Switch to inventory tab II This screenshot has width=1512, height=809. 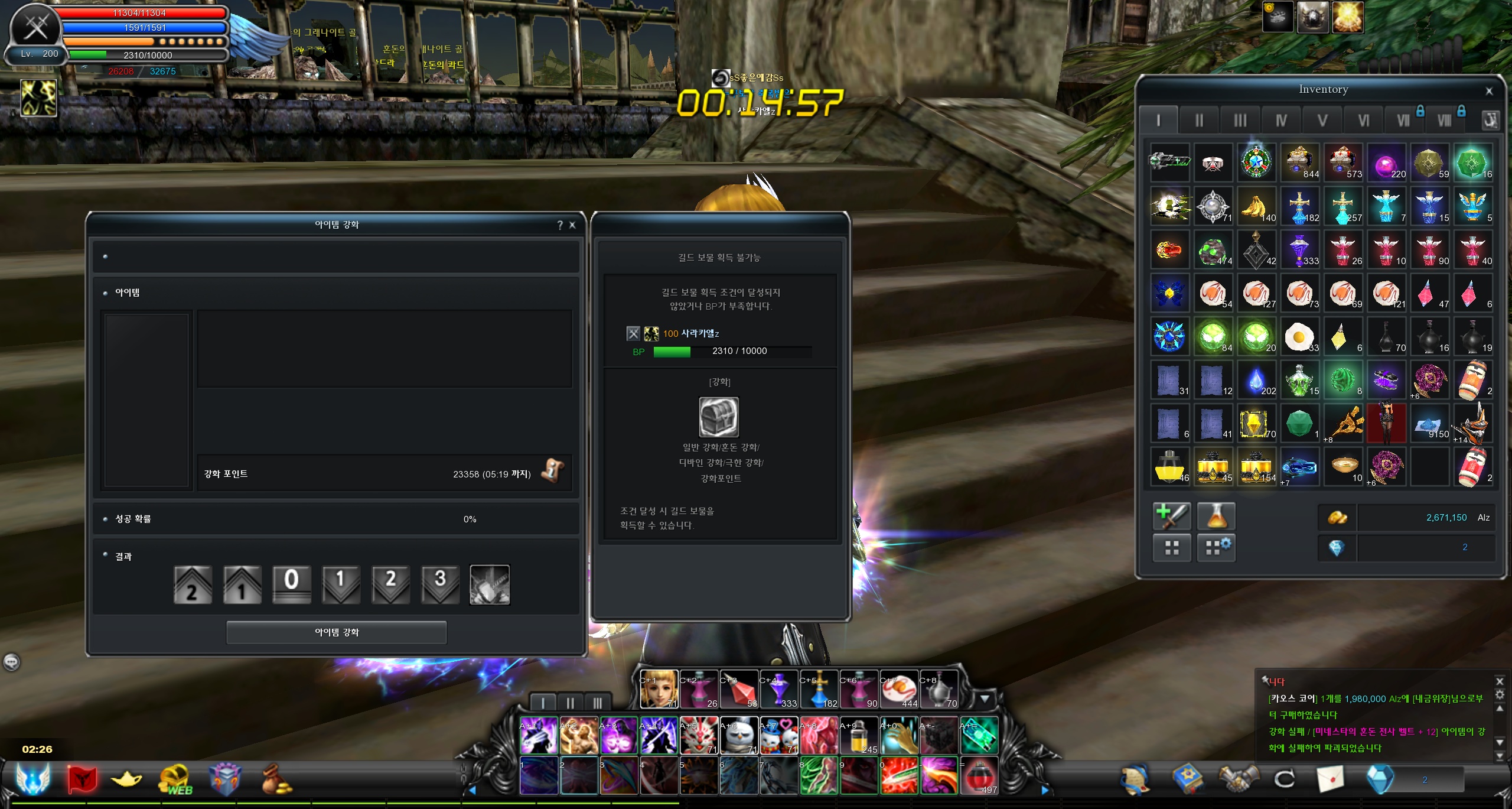point(1199,121)
